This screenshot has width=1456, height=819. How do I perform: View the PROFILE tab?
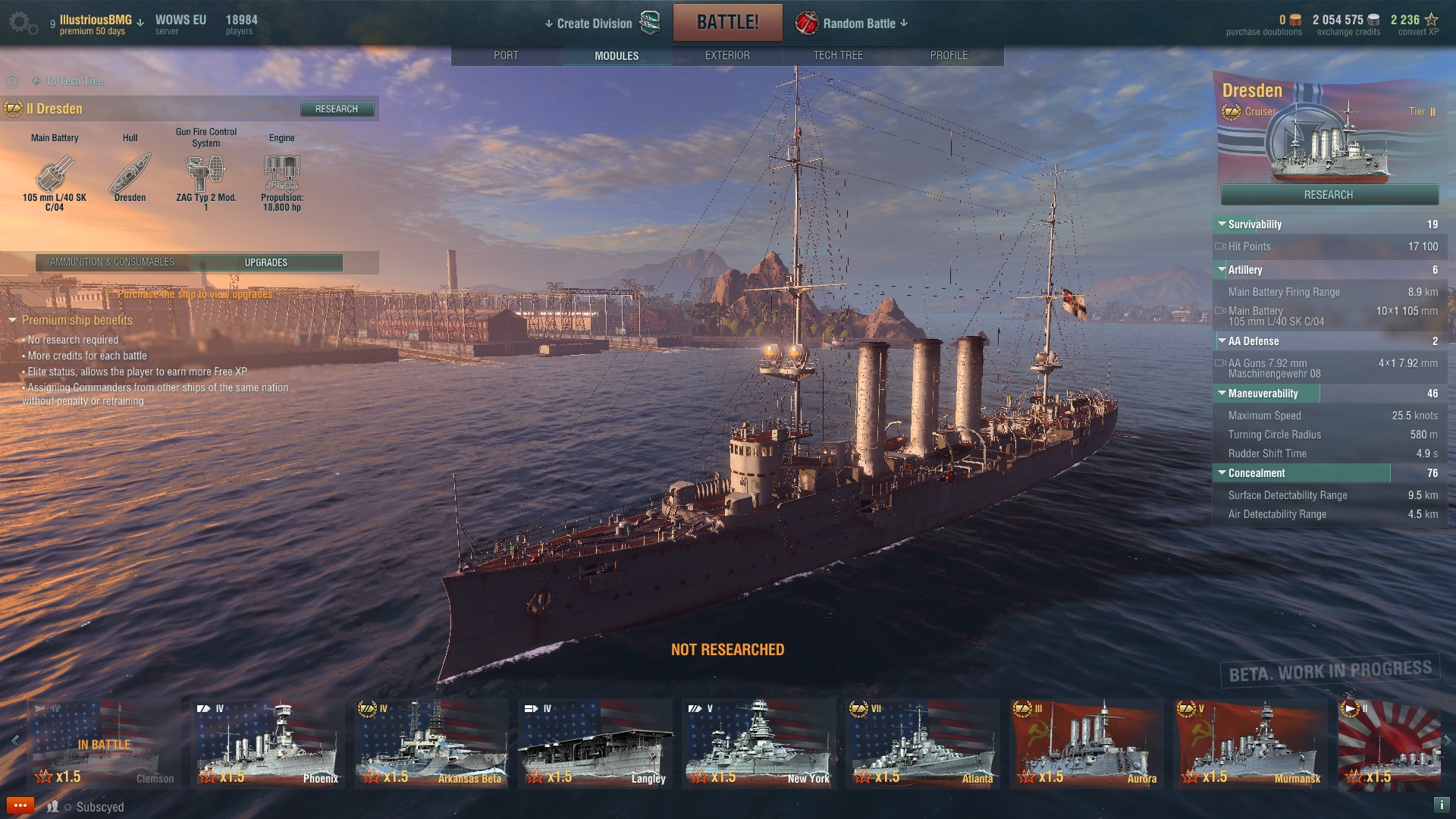(x=949, y=55)
